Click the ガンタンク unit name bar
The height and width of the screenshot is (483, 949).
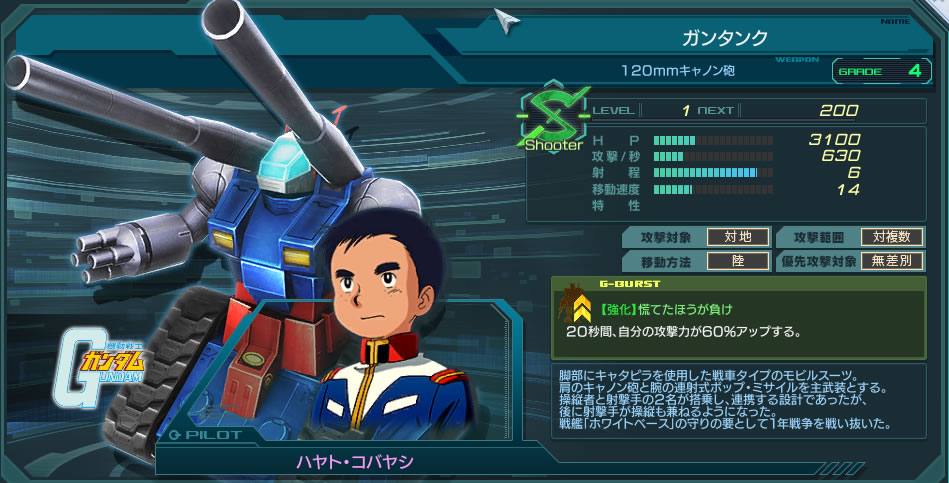(x=724, y=38)
